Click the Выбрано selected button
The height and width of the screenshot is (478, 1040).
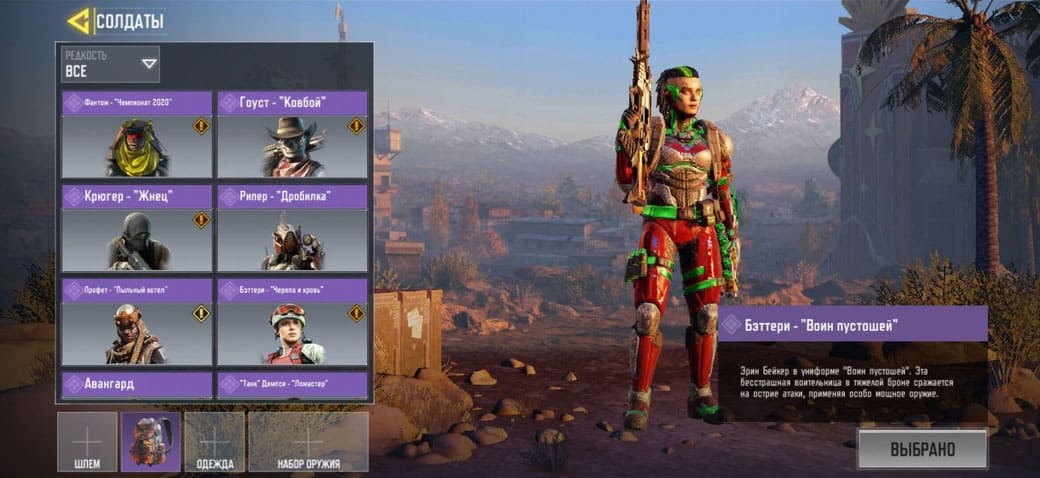pyautogui.click(x=922, y=449)
